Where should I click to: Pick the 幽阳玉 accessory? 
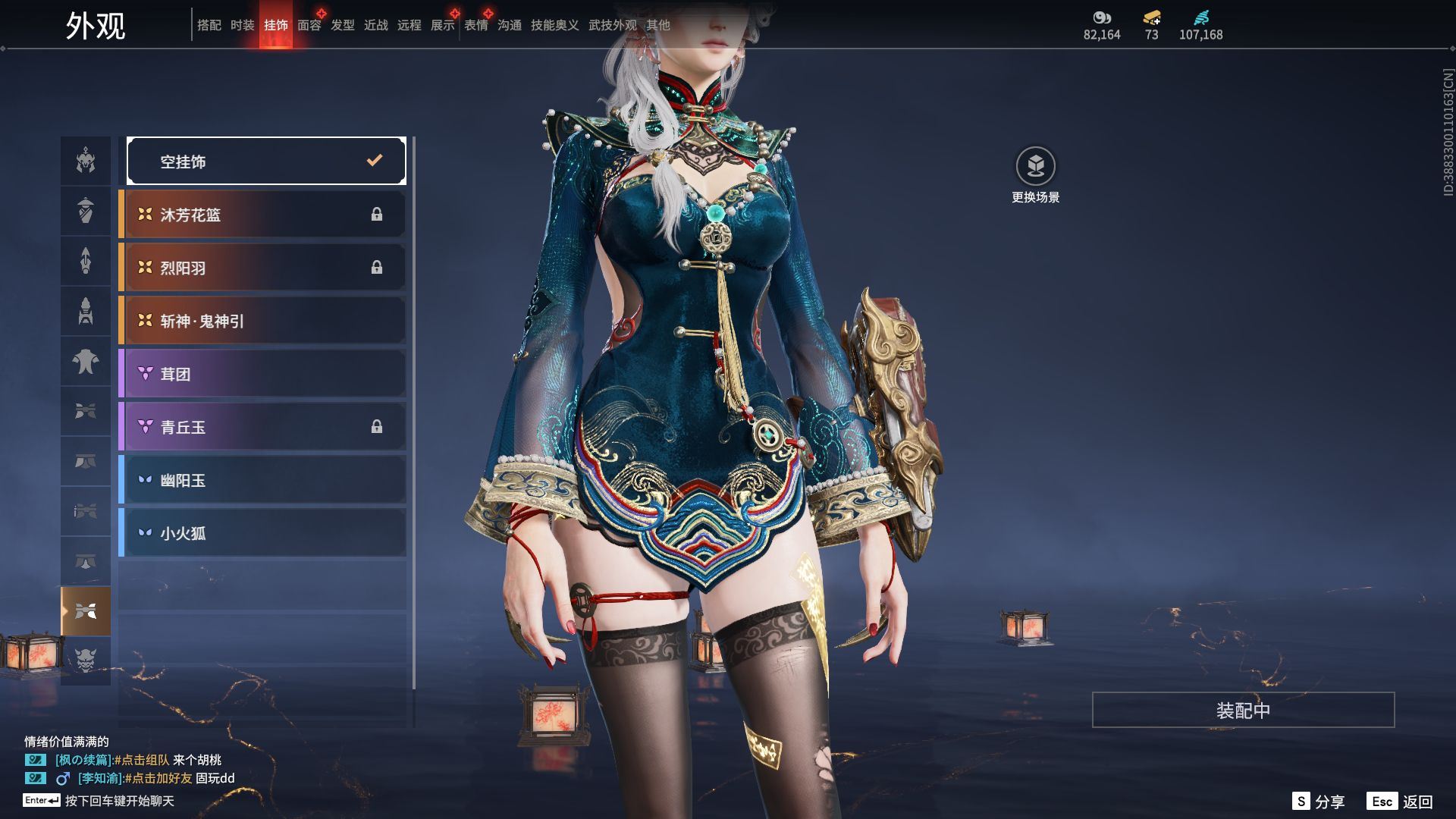tap(262, 480)
